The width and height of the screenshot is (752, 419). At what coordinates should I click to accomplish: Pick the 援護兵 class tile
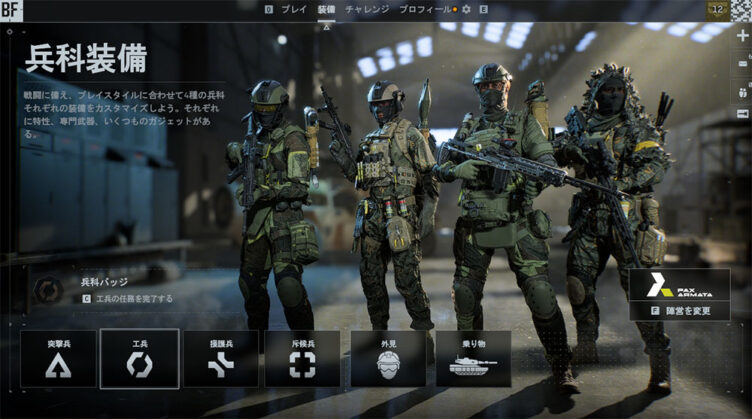(x=221, y=358)
